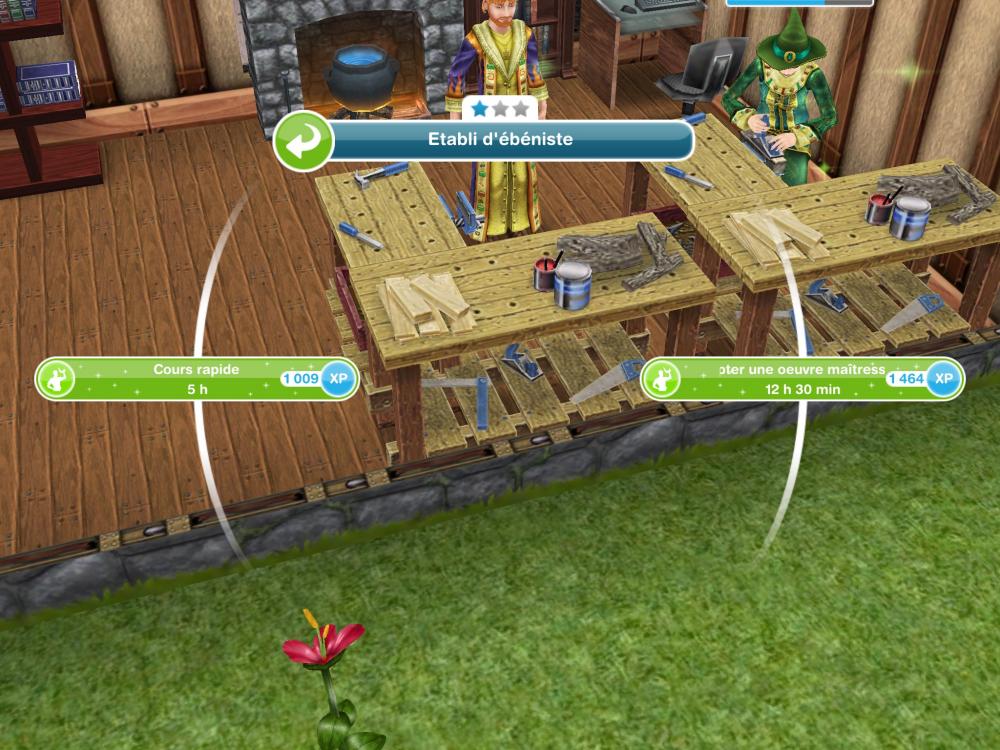Click the green back arrow button

pyautogui.click(x=303, y=141)
